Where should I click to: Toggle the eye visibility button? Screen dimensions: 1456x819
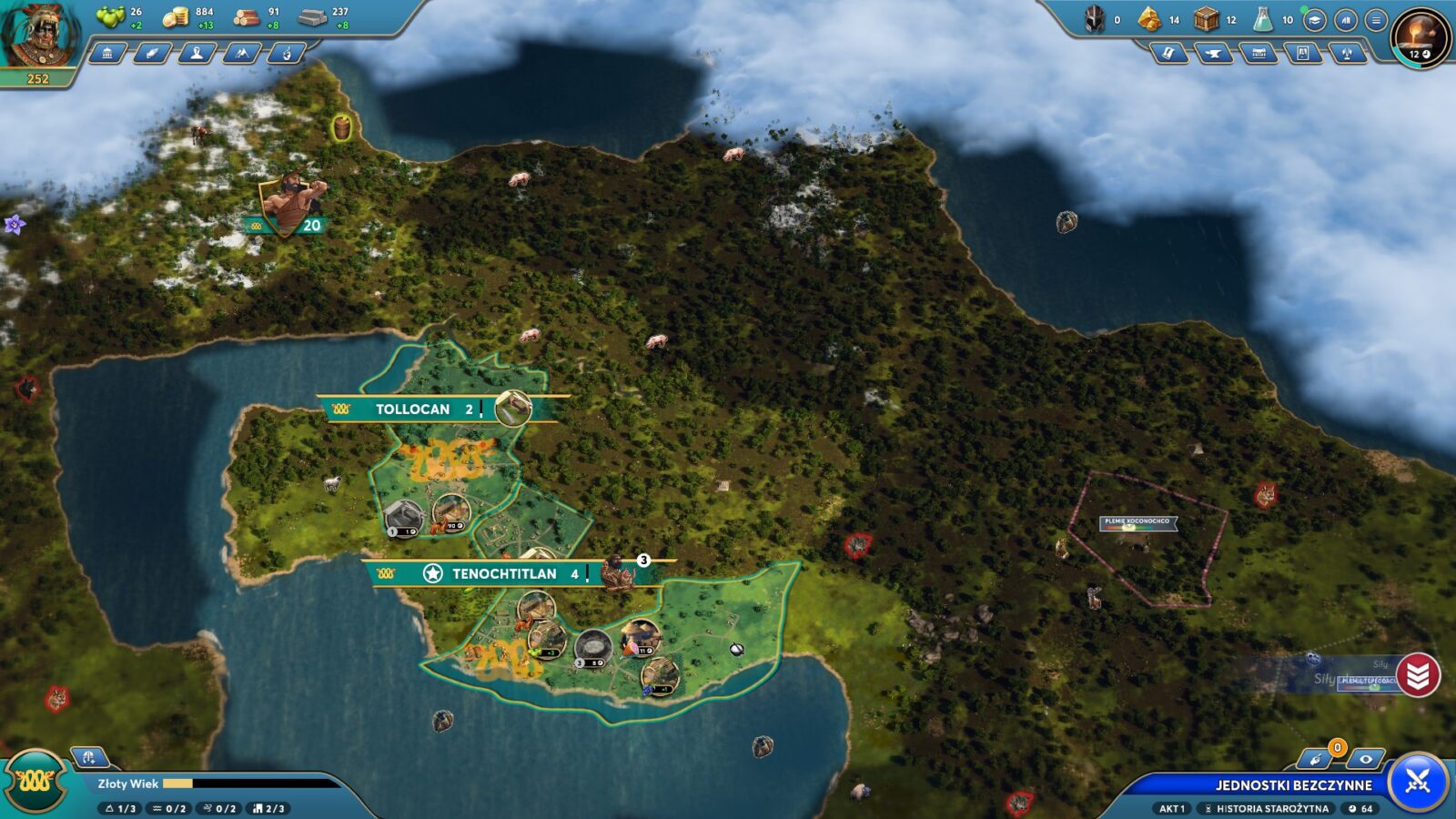point(1365,759)
